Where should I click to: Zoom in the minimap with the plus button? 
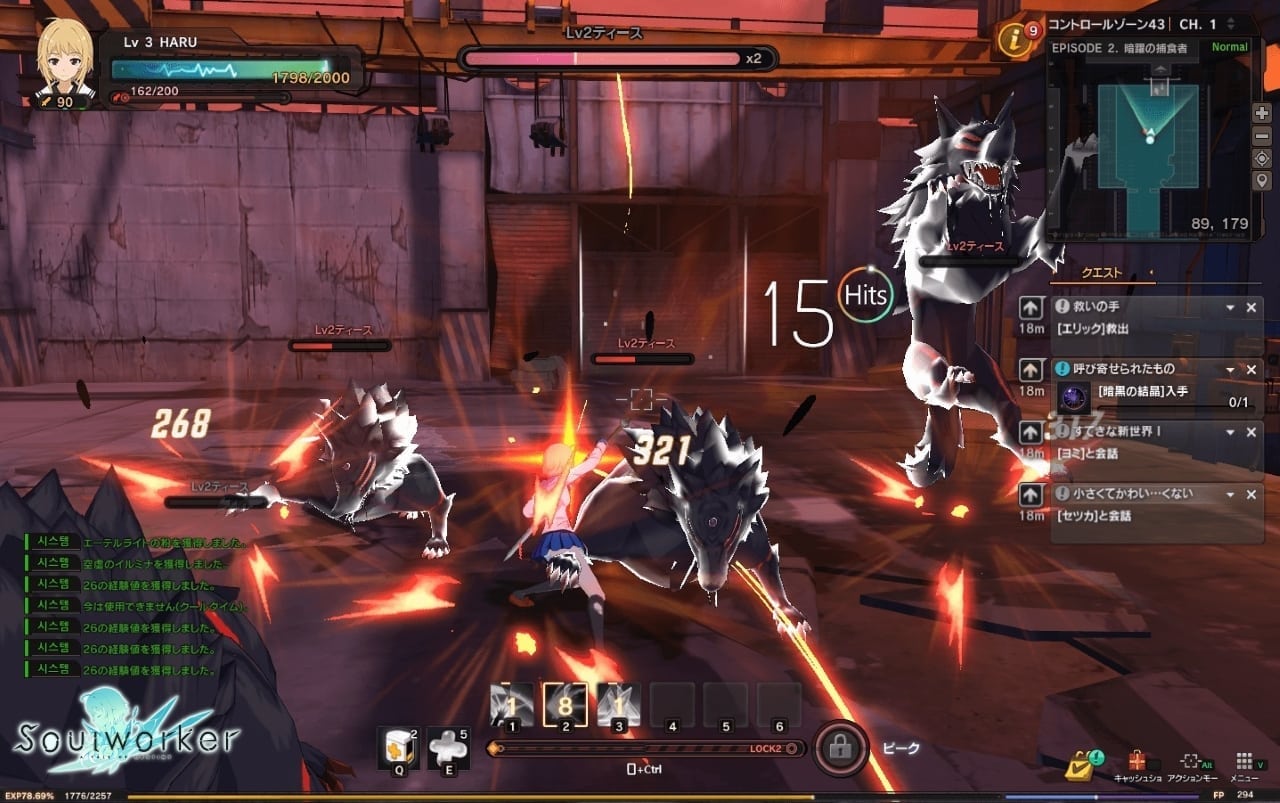(x=1262, y=113)
